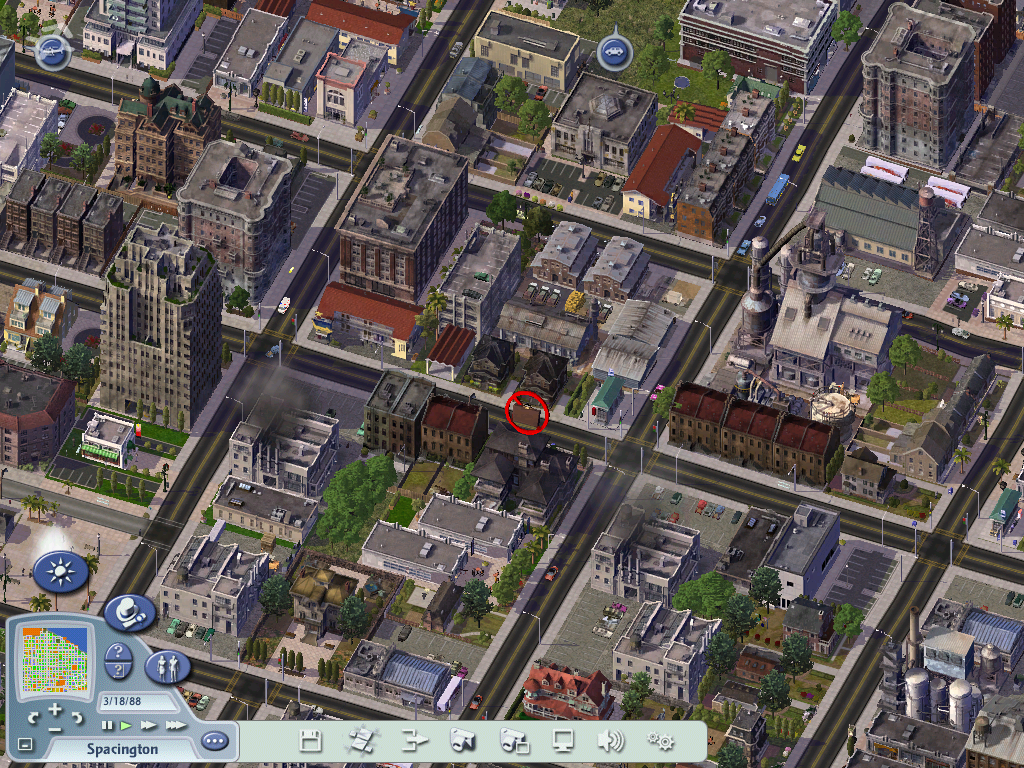Open My Sim mode people button
The image size is (1024, 768).
tap(167, 666)
